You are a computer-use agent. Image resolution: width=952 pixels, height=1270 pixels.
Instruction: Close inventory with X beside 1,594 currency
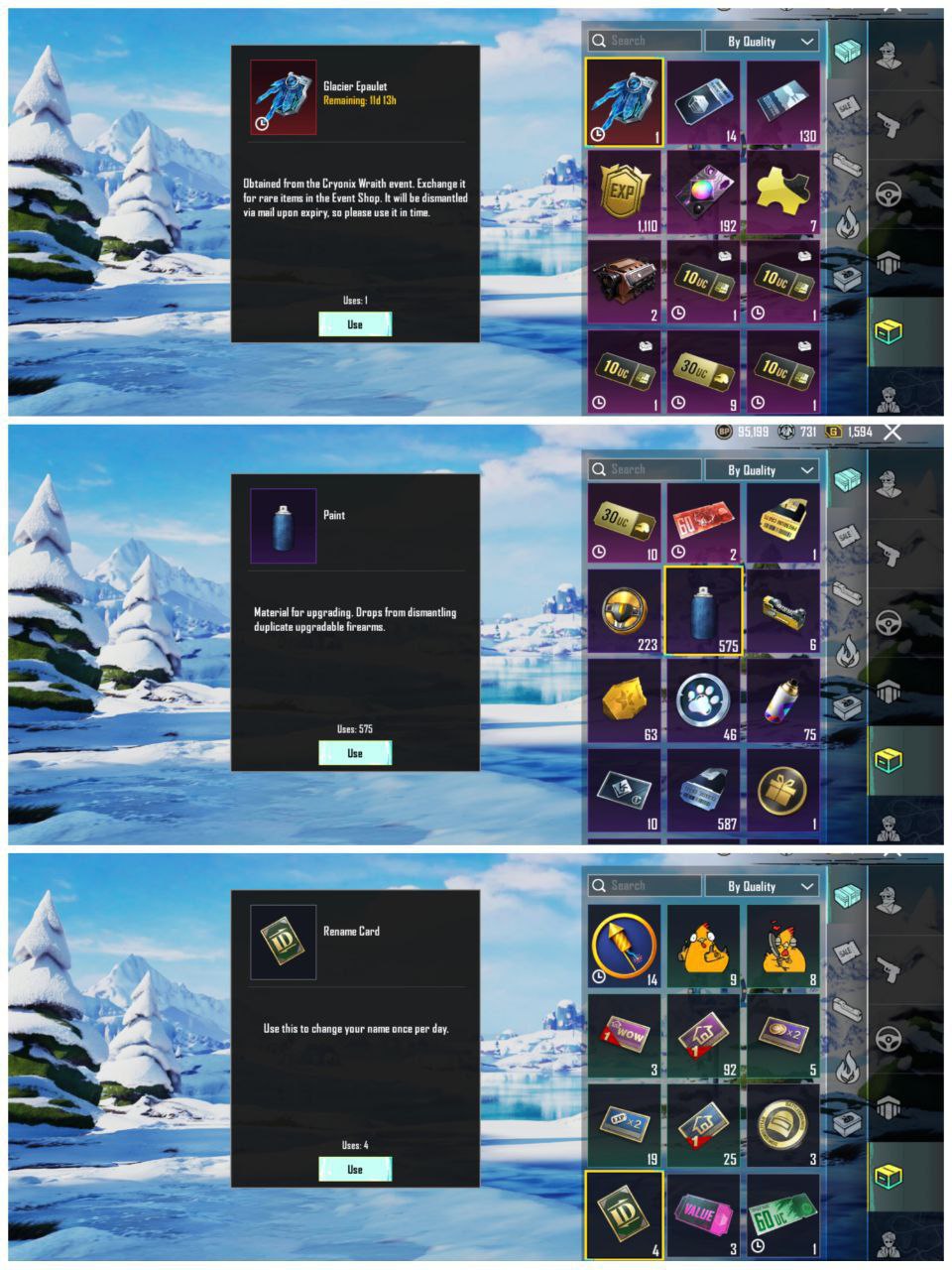[892, 432]
